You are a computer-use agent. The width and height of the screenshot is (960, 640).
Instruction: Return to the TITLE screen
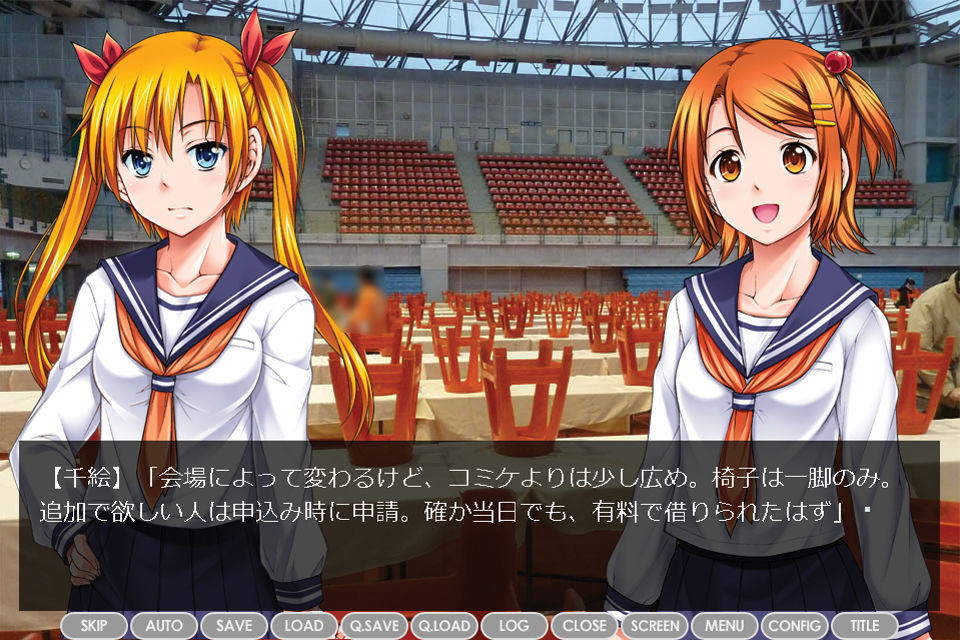864,626
